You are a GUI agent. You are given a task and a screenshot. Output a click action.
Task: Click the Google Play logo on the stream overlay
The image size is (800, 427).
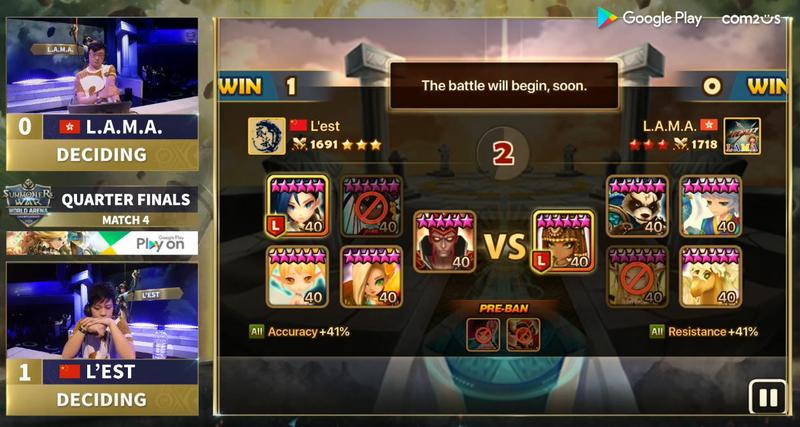650,18
